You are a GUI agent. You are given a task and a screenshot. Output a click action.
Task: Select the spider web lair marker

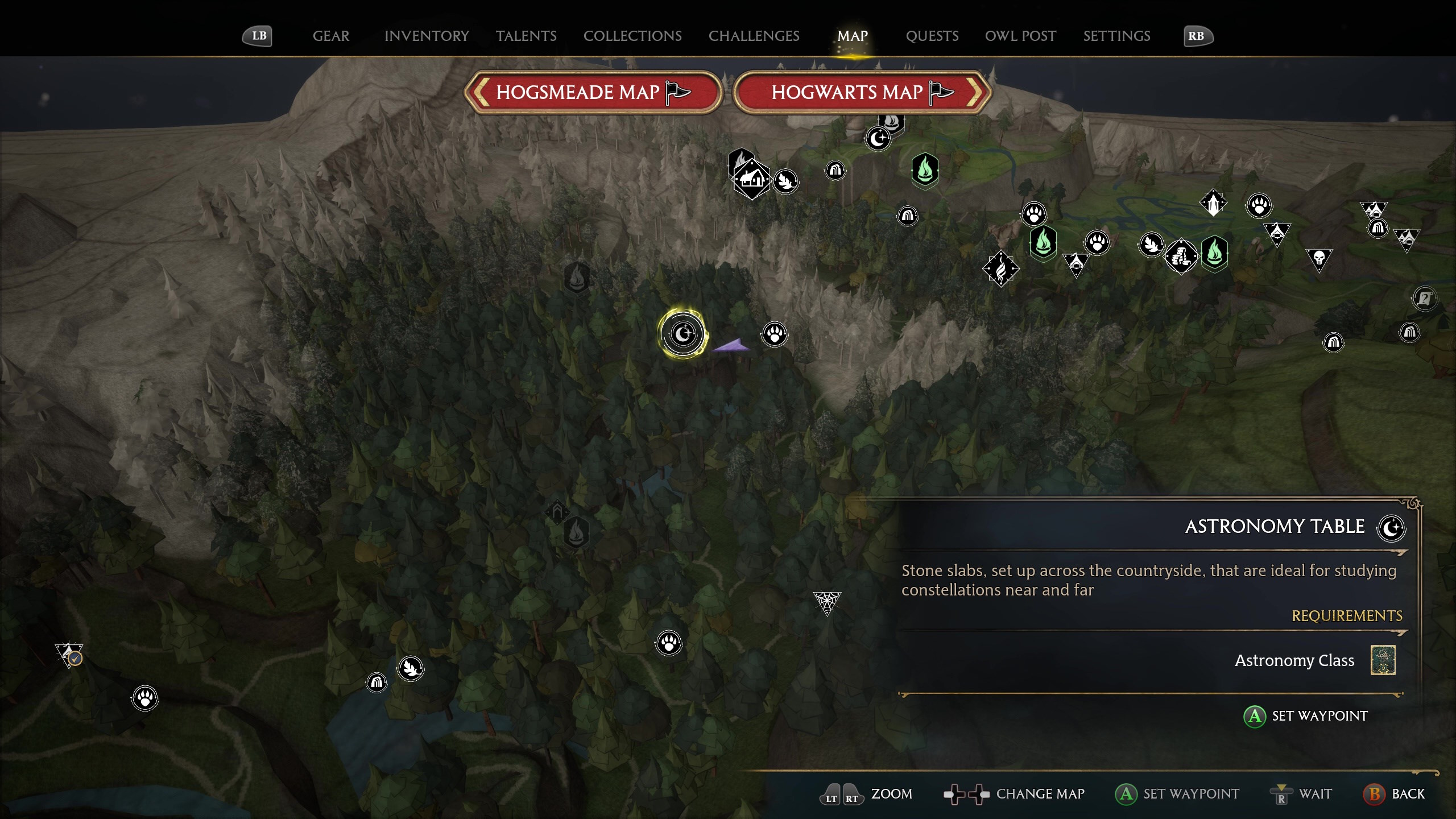coord(826,601)
